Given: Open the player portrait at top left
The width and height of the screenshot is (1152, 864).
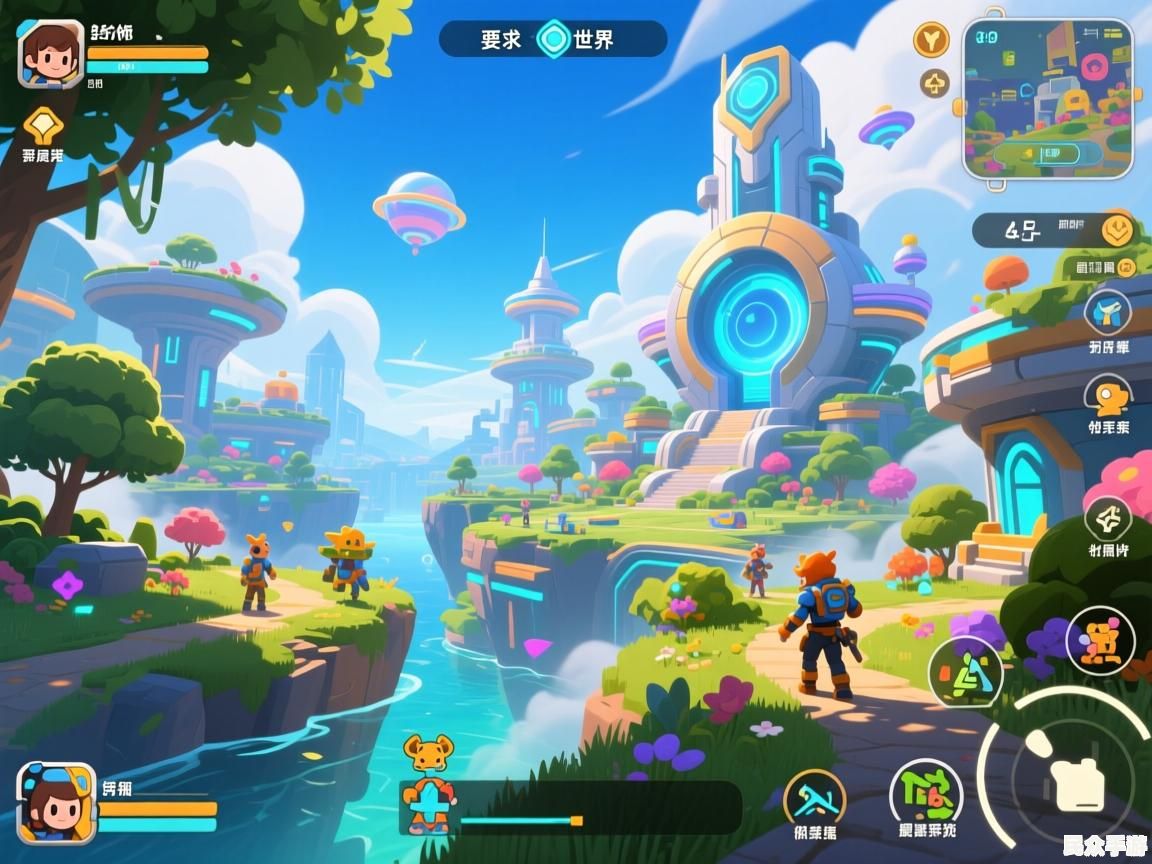Looking at the screenshot, I should point(50,54).
